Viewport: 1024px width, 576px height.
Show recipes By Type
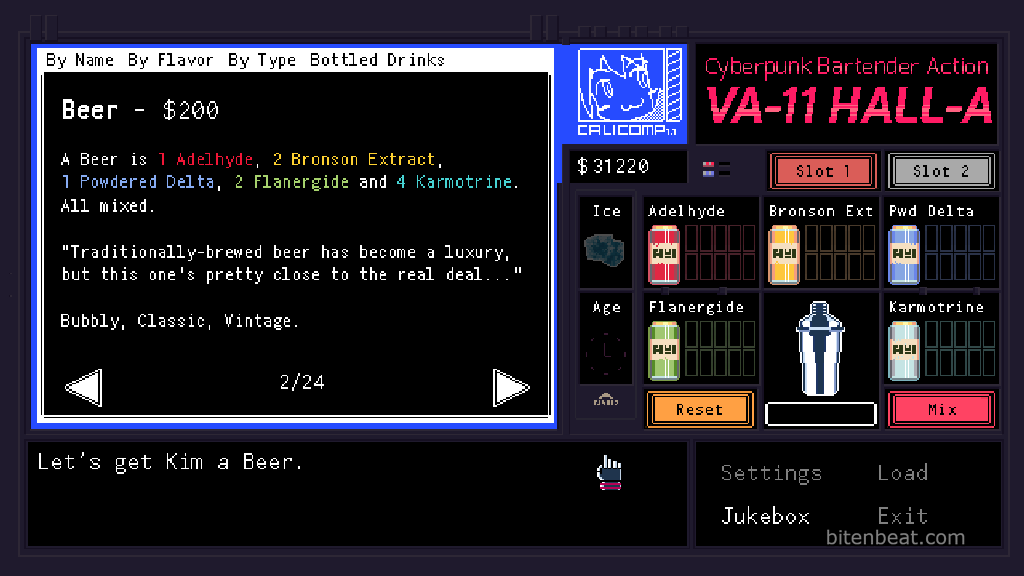point(262,60)
